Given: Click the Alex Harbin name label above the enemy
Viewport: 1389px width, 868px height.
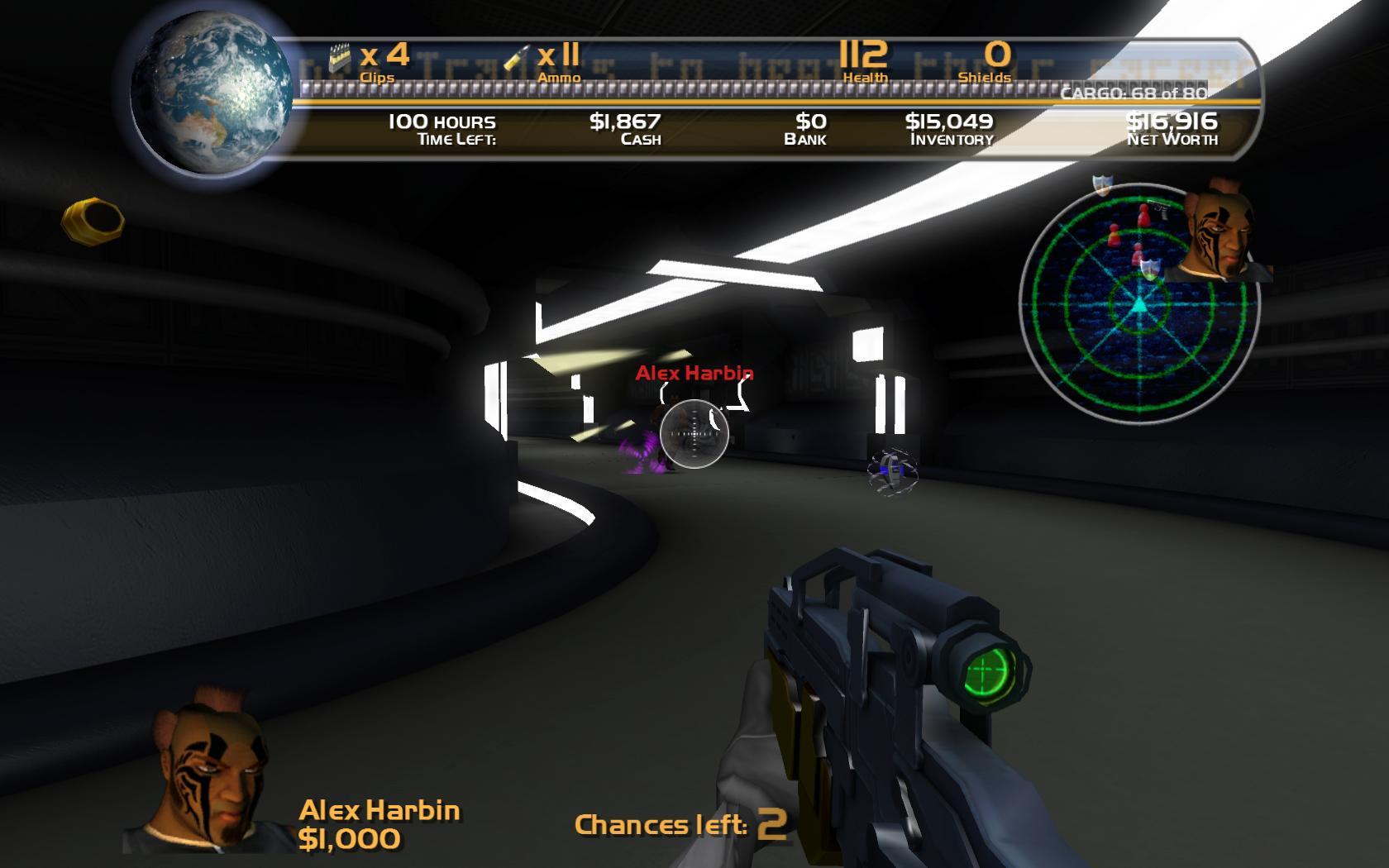Looking at the screenshot, I should pyautogui.click(x=694, y=374).
